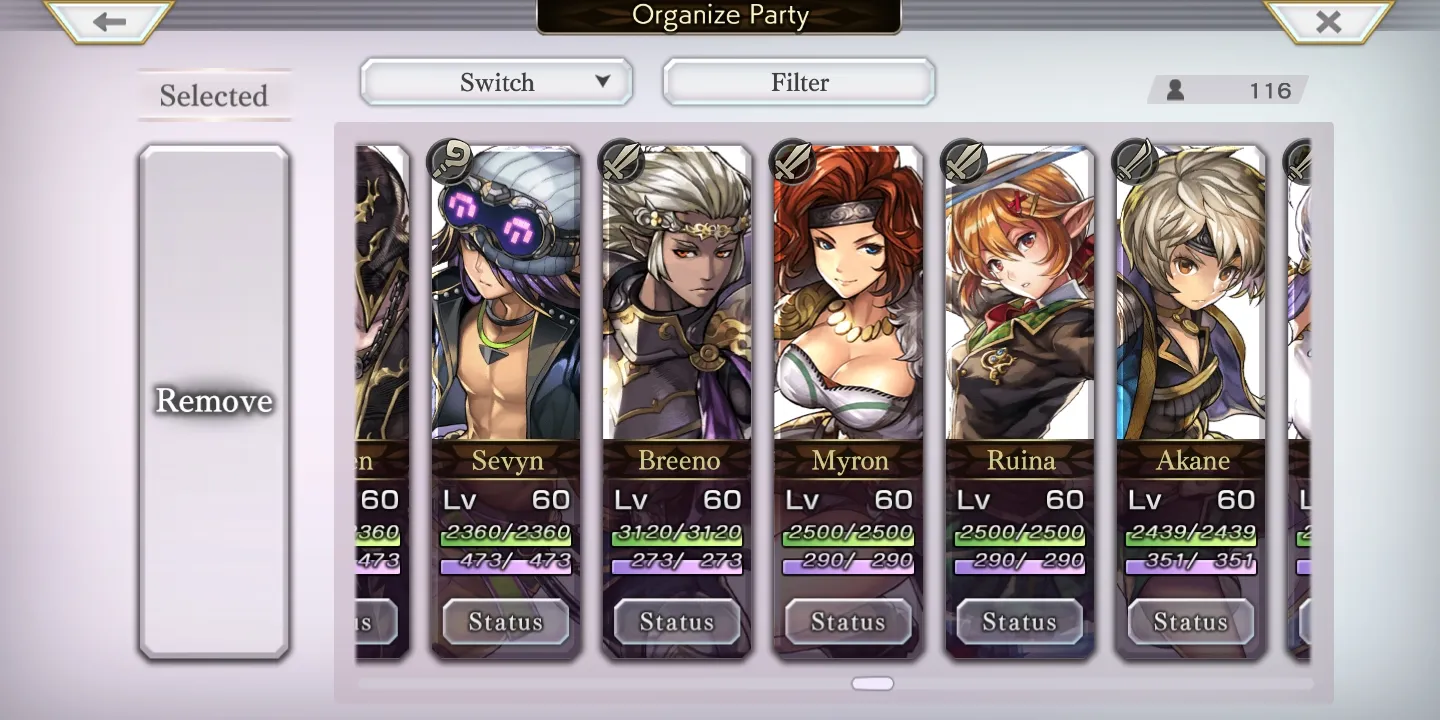Choose Breeno's character portrait
The image size is (1440, 720).
677,300
